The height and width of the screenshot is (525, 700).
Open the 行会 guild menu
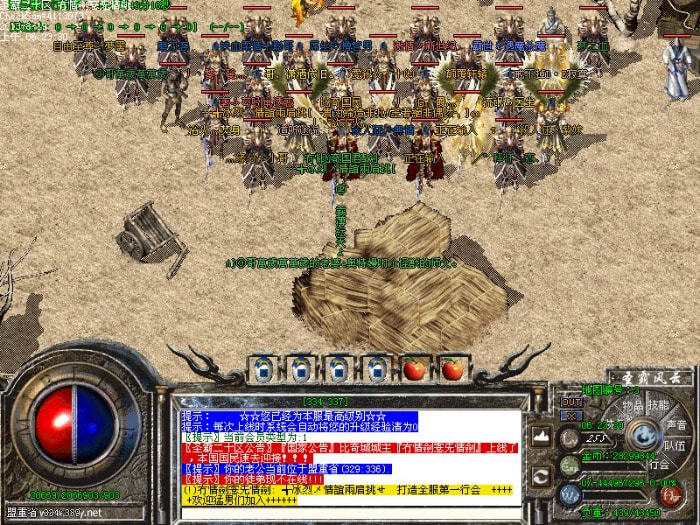tap(660, 464)
